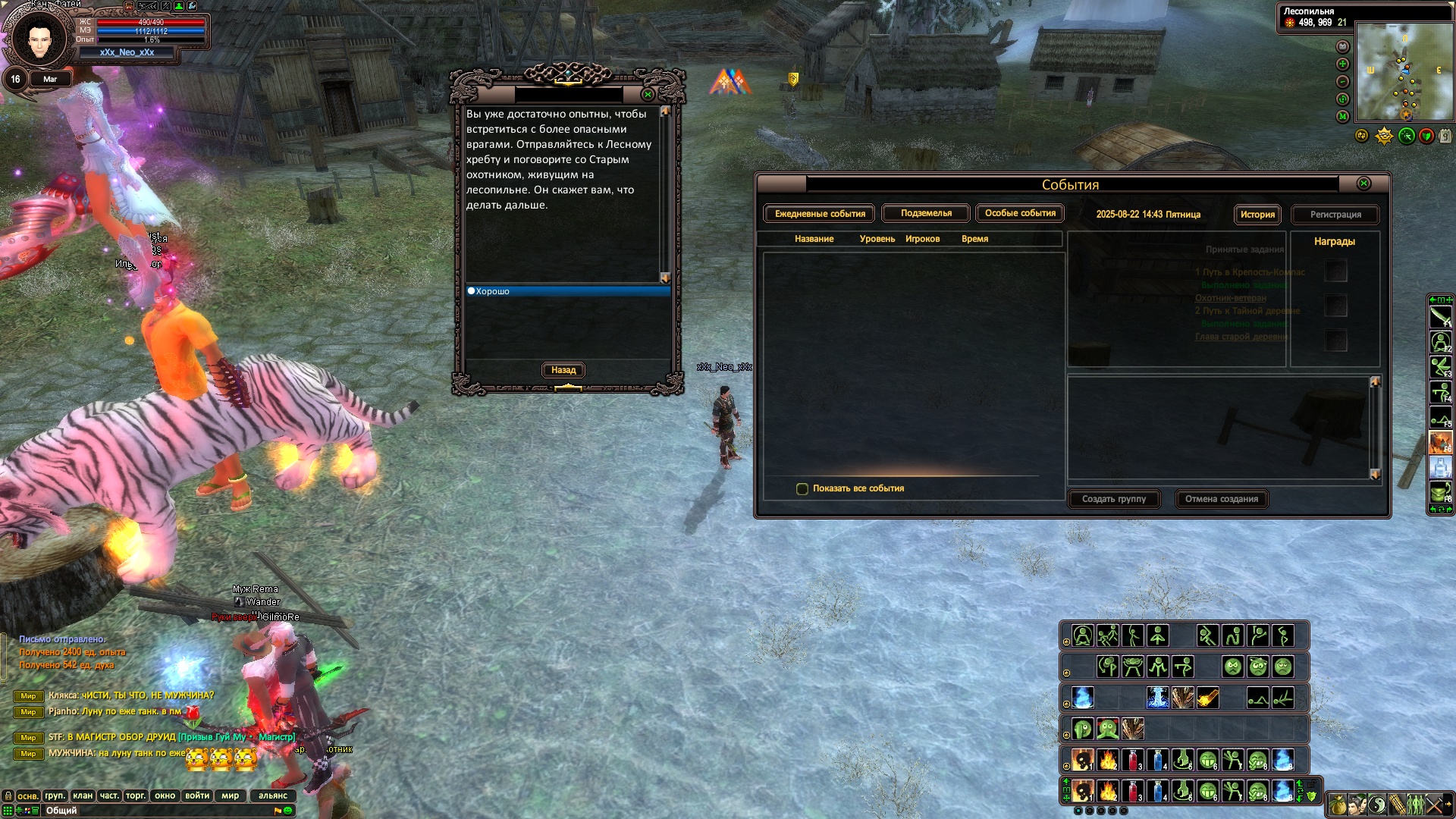Select the "клан" chat tab
Image resolution: width=1456 pixels, height=819 pixels.
tap(83, 795)
